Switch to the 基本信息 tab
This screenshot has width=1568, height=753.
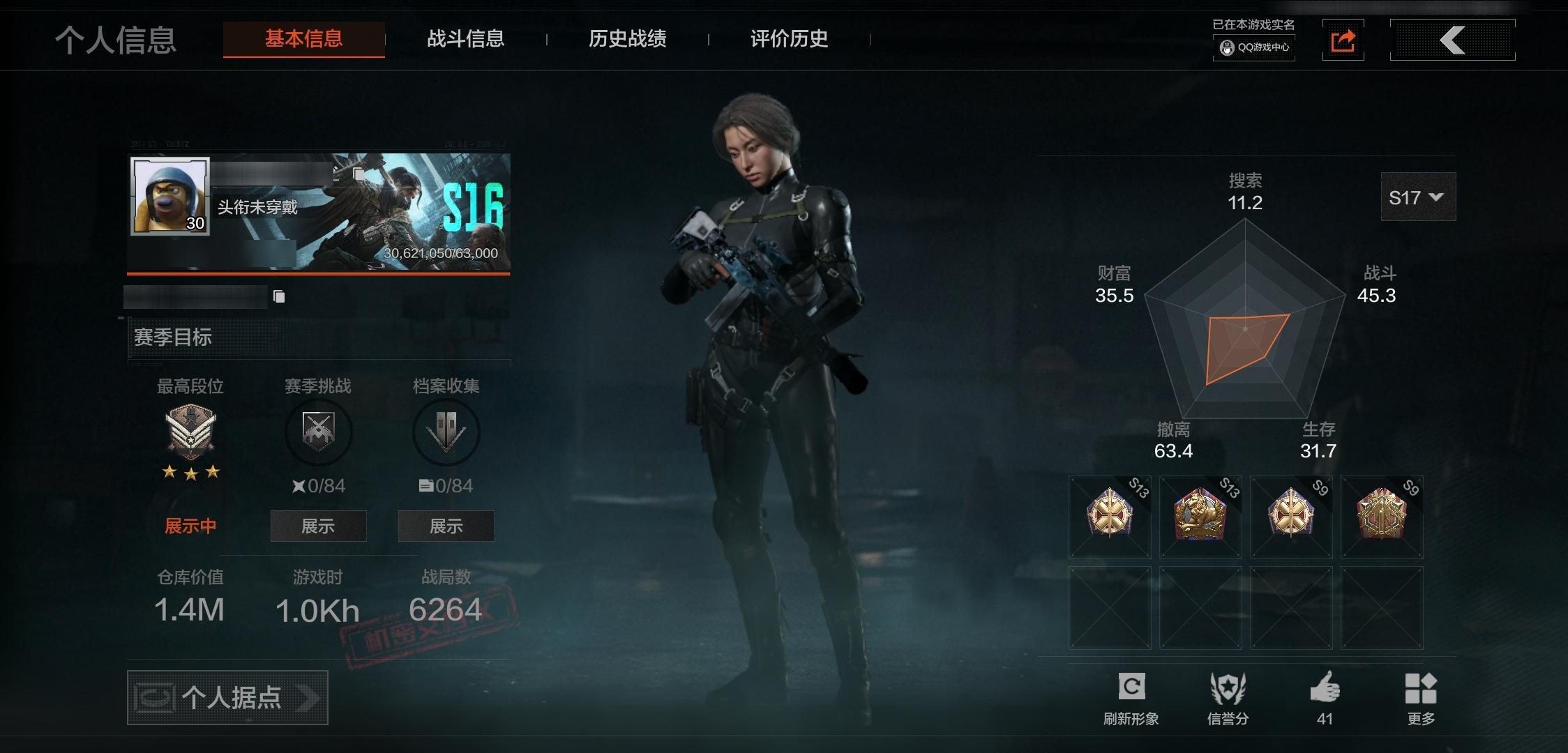click(x=303, y=39)
